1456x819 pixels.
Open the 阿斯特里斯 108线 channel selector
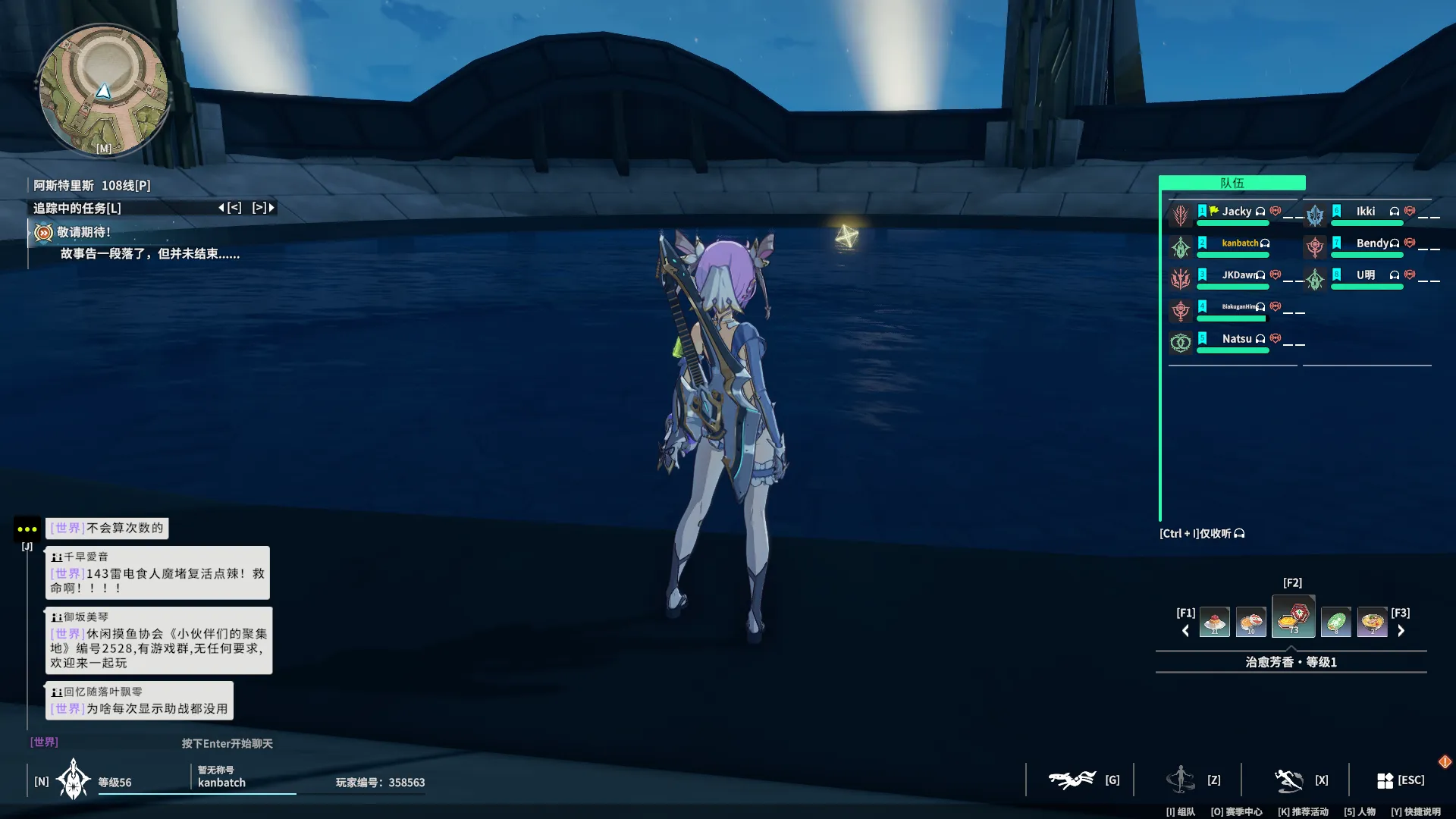click(x=92, y=186)
